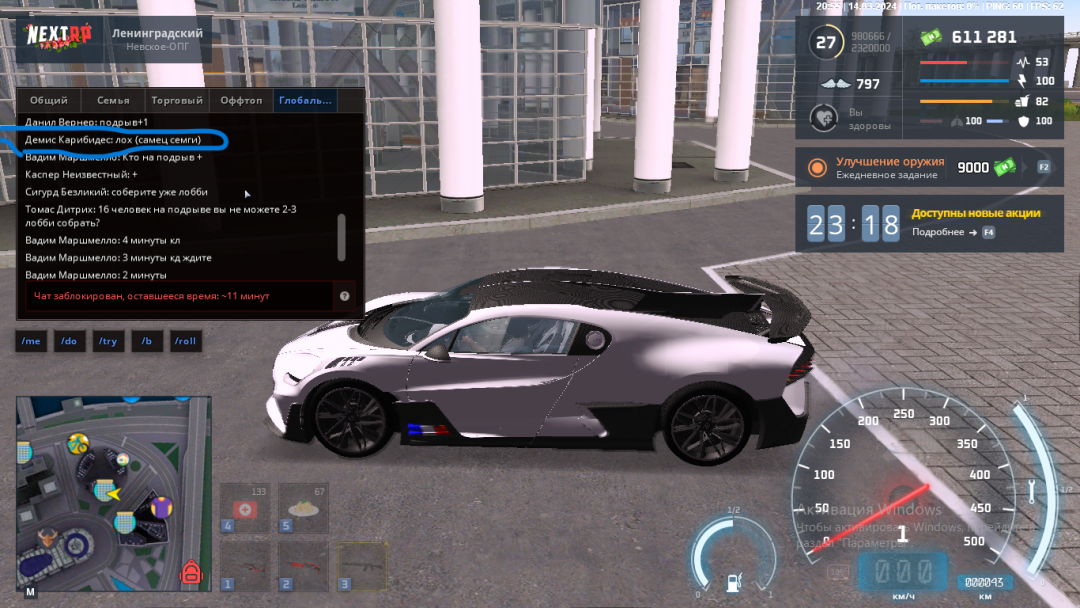1080x608 pixels.
Task: Open the Семья chat tab
Action: click(113, 100)
